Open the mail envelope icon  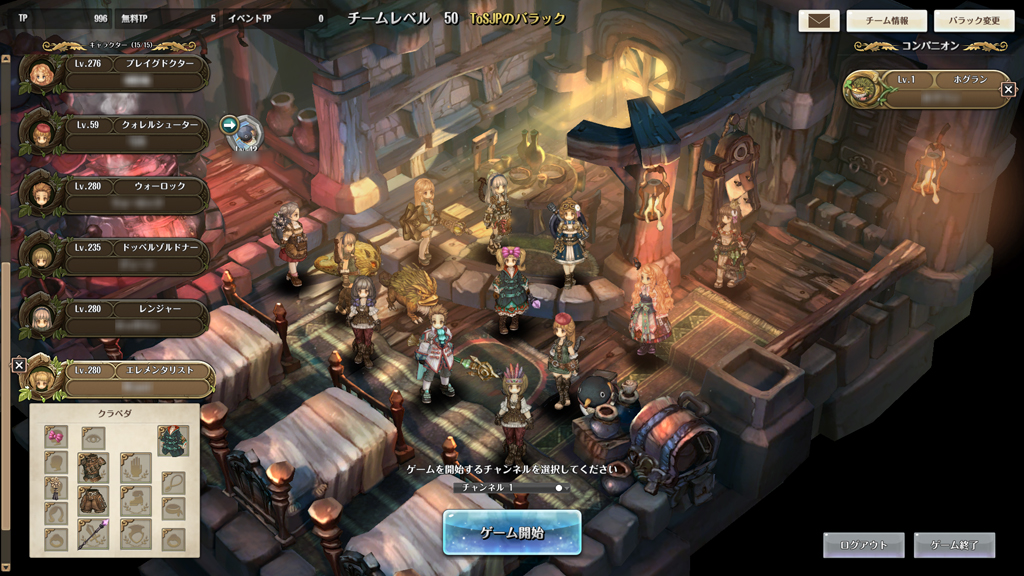click(x=818, y=21)
